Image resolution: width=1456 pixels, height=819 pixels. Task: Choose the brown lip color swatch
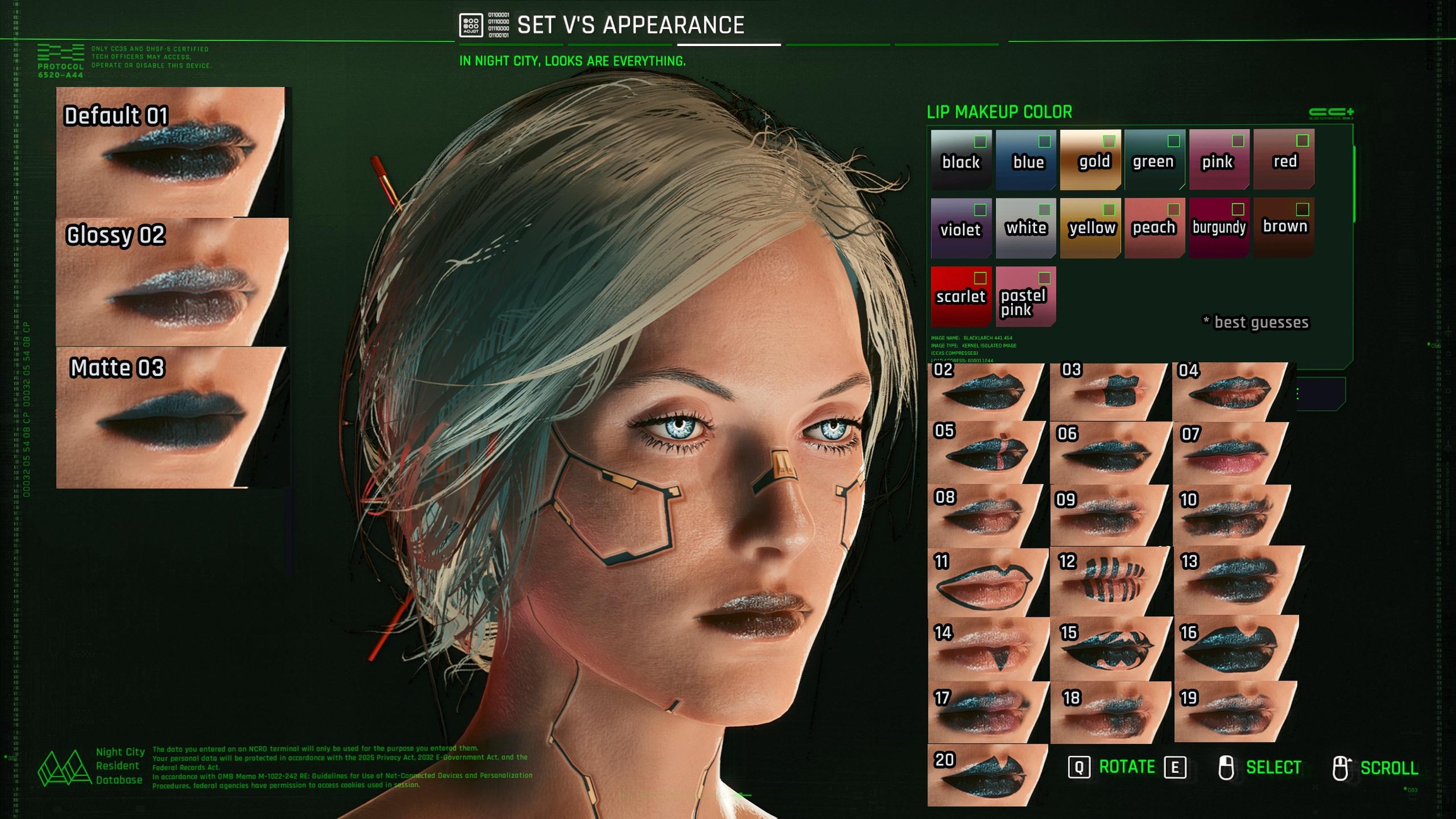(1283, 227)
